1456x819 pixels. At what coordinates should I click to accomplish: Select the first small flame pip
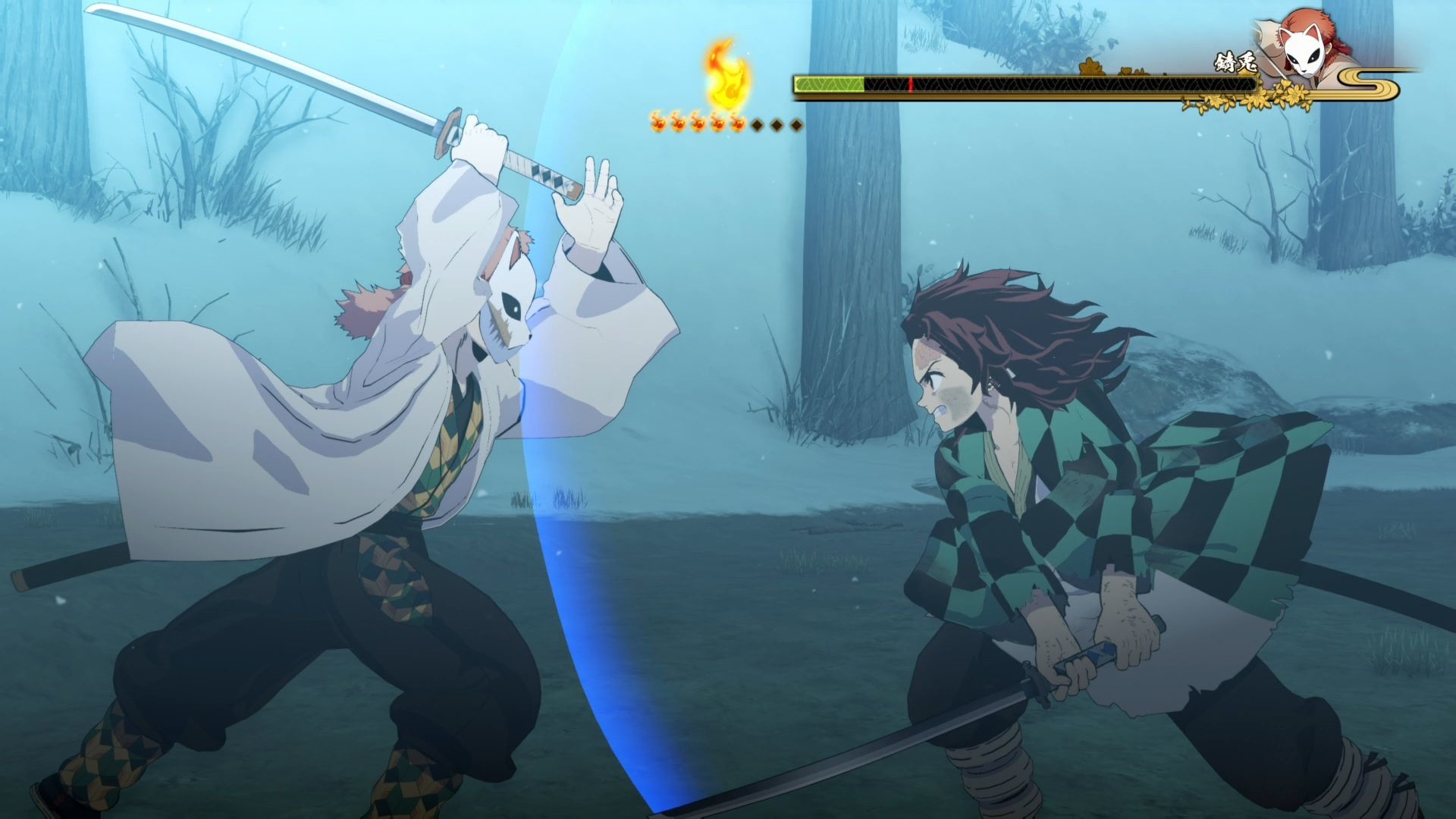pos(657,123)
